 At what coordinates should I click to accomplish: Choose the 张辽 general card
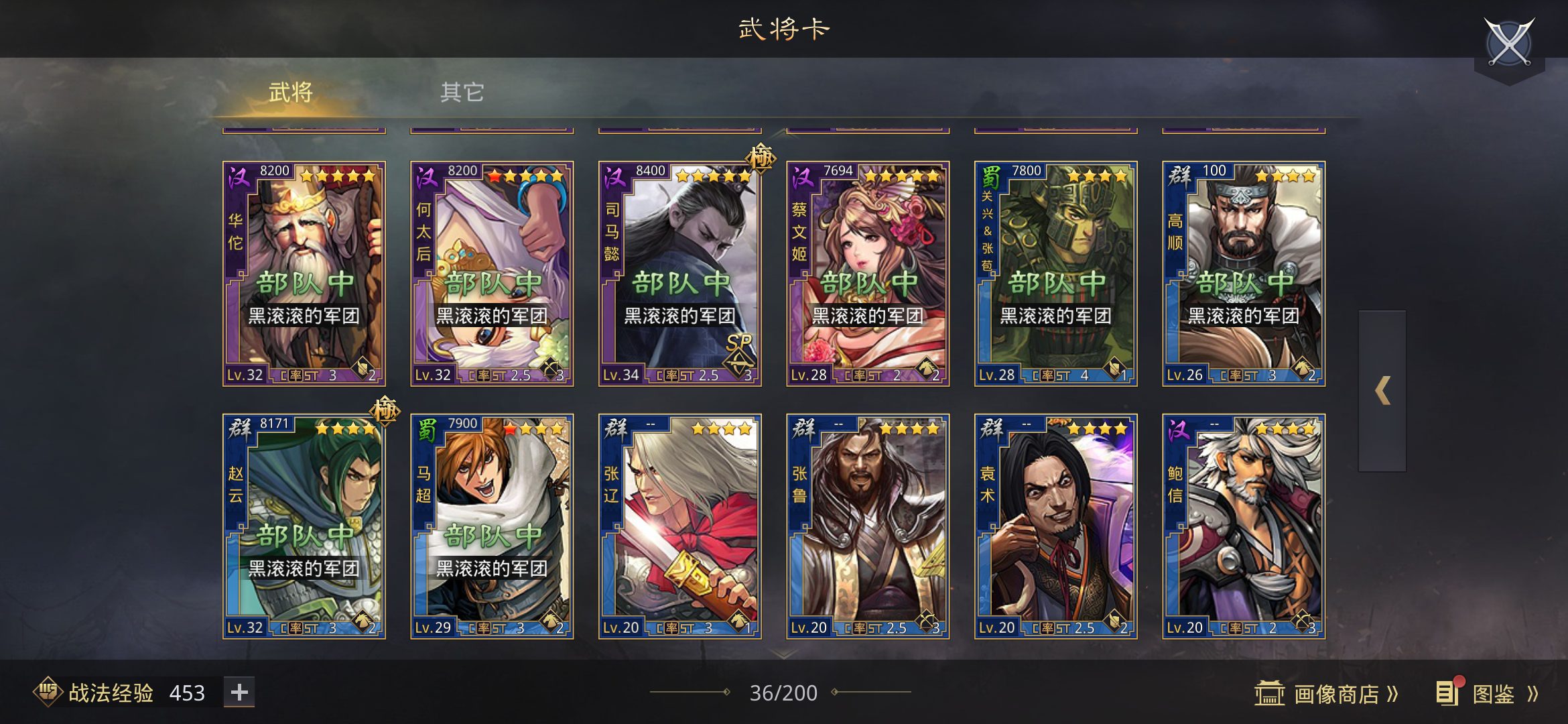click(x=679, y=526)
